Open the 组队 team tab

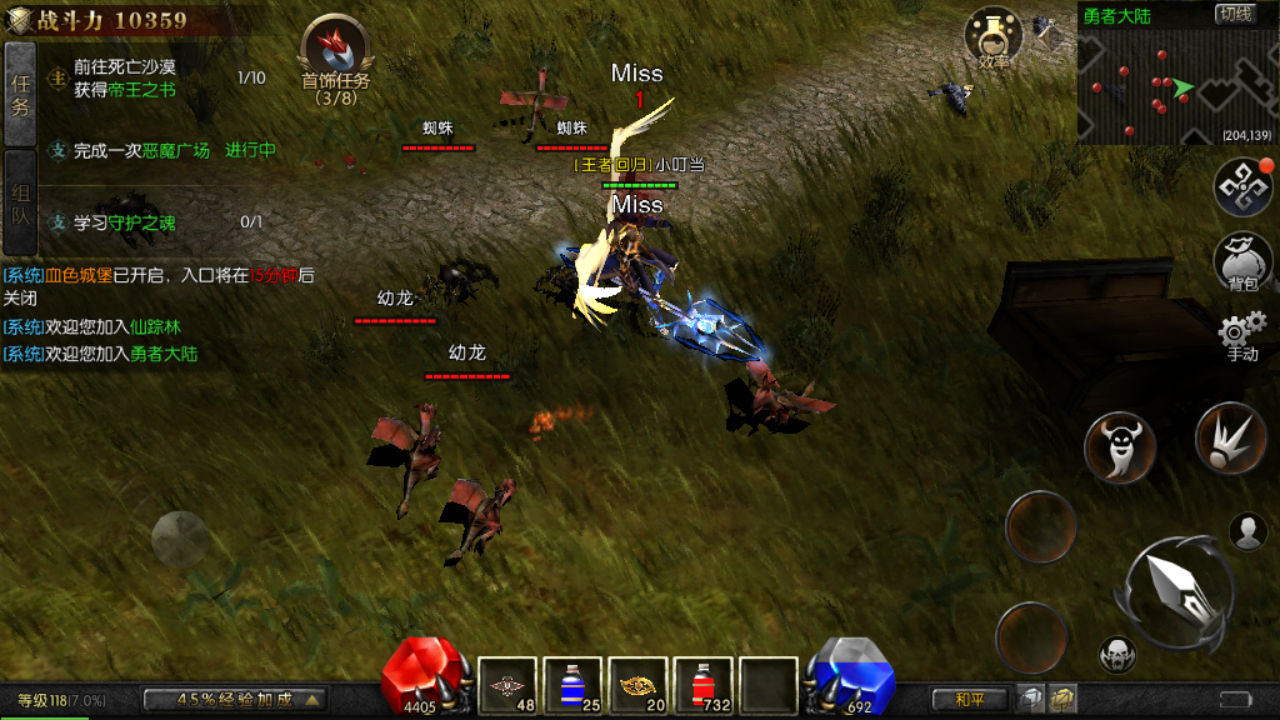click(x=20, y=203)
